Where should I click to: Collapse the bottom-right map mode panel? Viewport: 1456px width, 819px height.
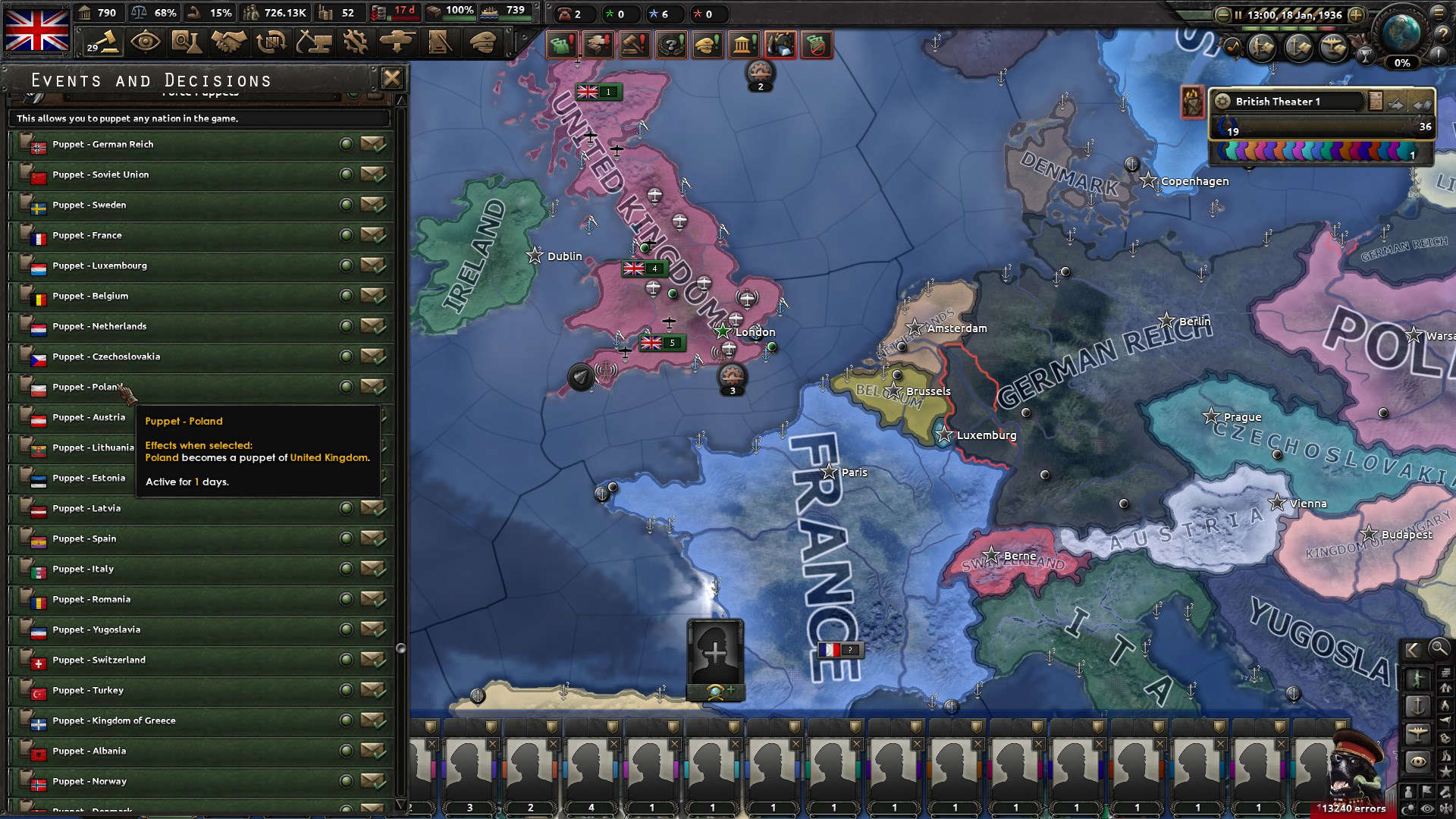click(x=1411, y=651)
